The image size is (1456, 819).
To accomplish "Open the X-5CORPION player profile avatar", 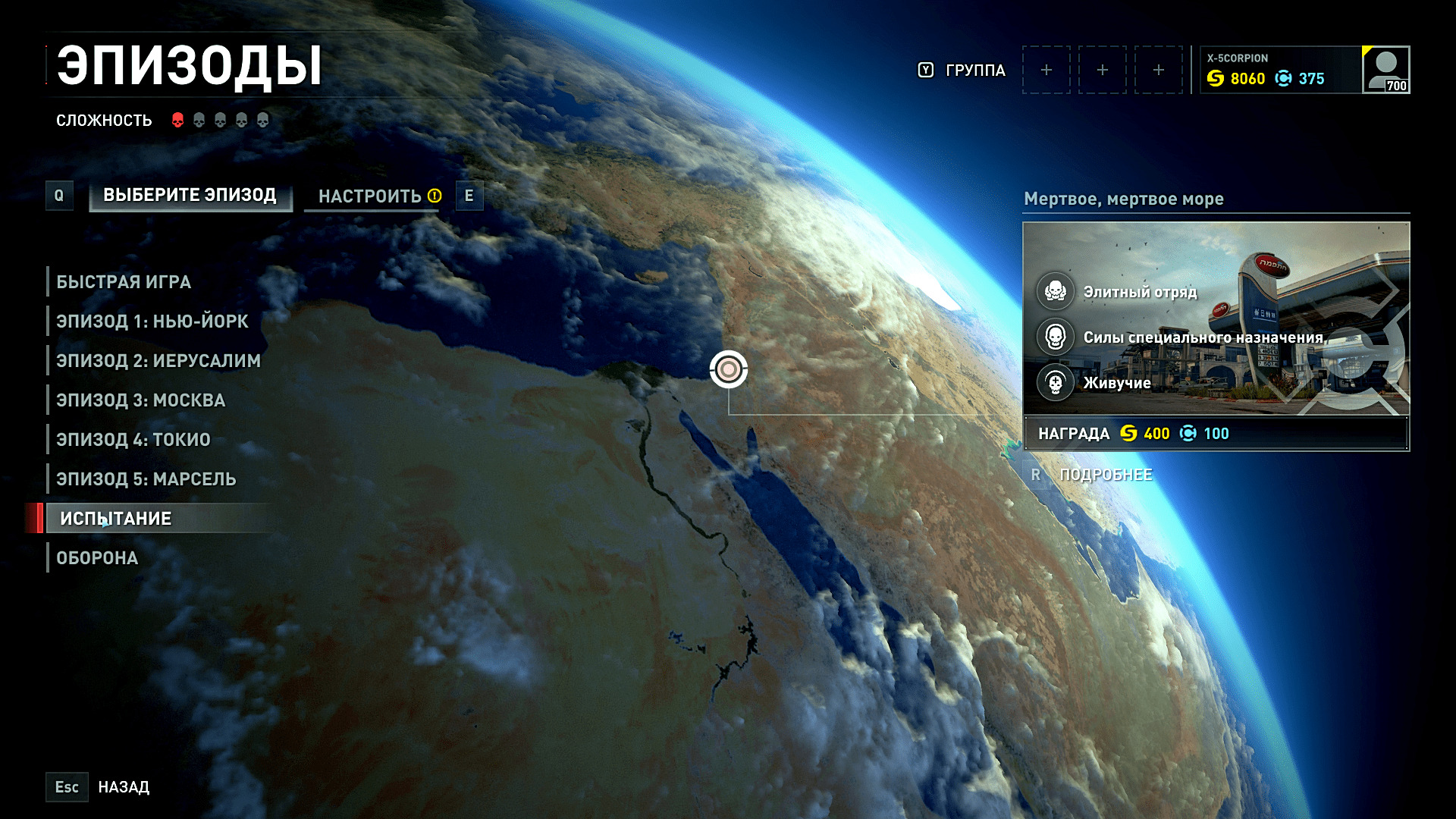I will pyautogui.click(x=1385, y=70).
